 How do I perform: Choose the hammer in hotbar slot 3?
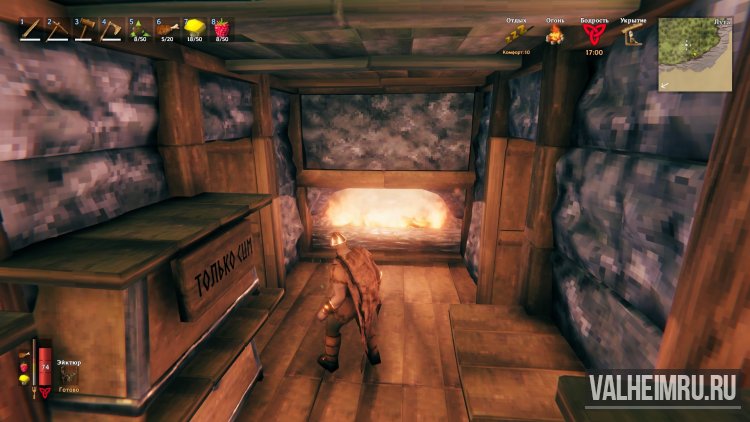click(x=84, y=29)
